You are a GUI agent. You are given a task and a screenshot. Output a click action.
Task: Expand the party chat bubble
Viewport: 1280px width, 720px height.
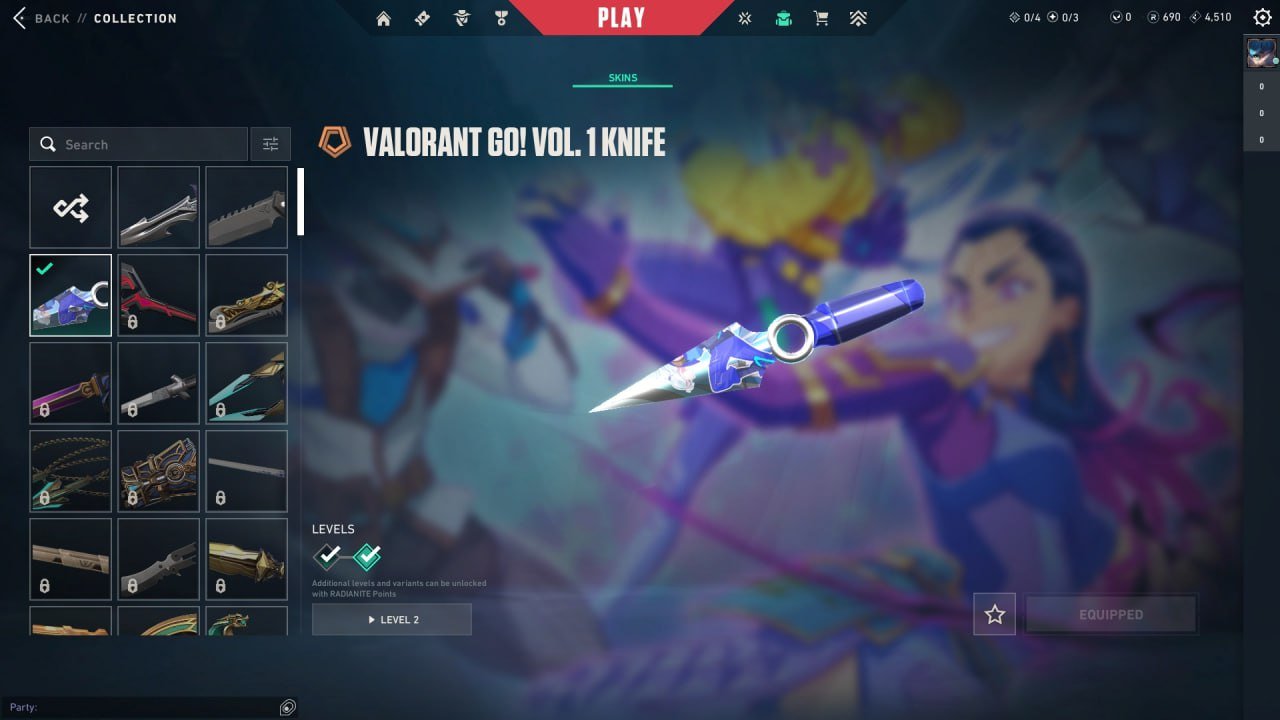(x=287, y=707)
